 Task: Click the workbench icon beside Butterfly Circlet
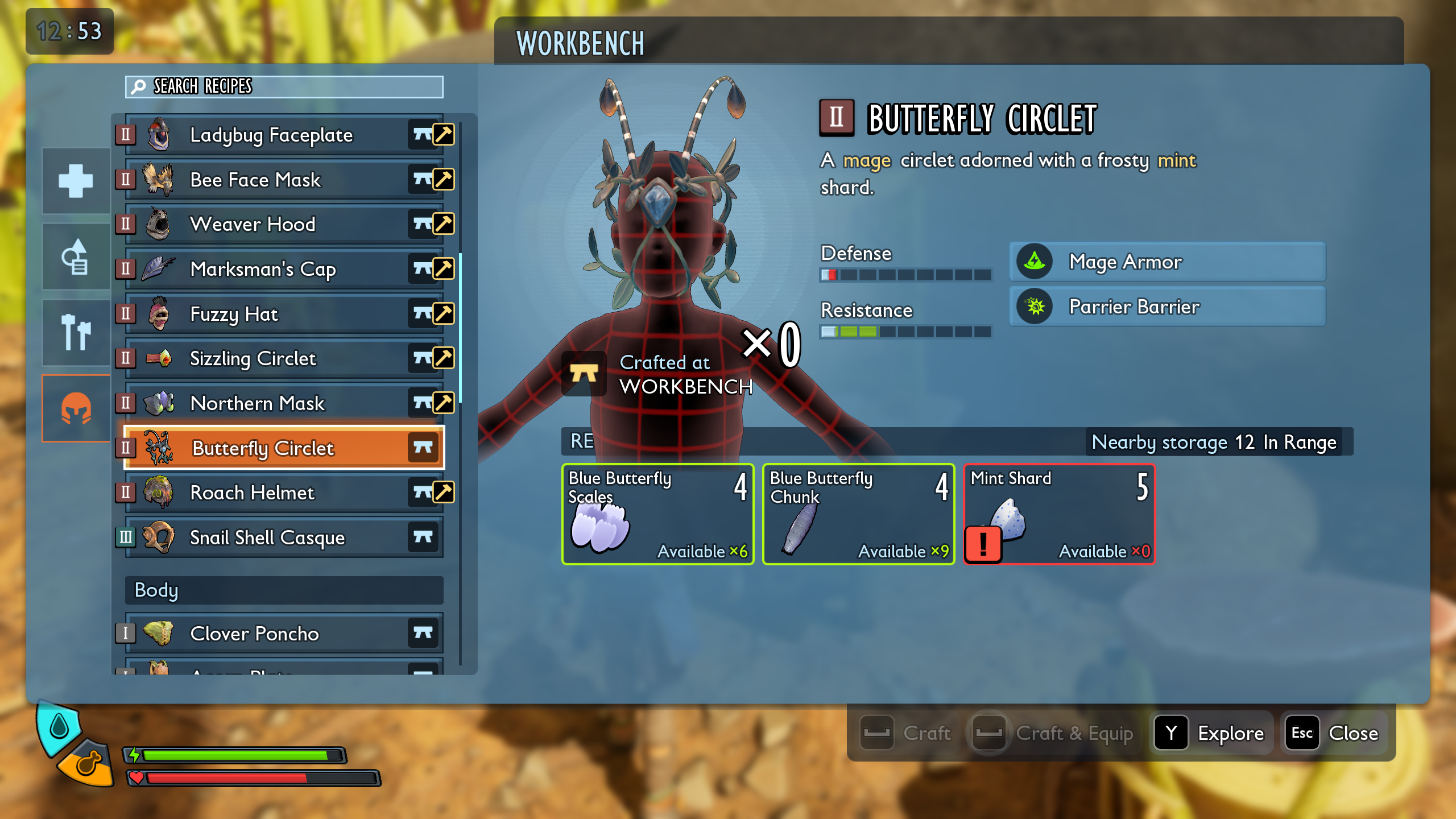[422, 448]
